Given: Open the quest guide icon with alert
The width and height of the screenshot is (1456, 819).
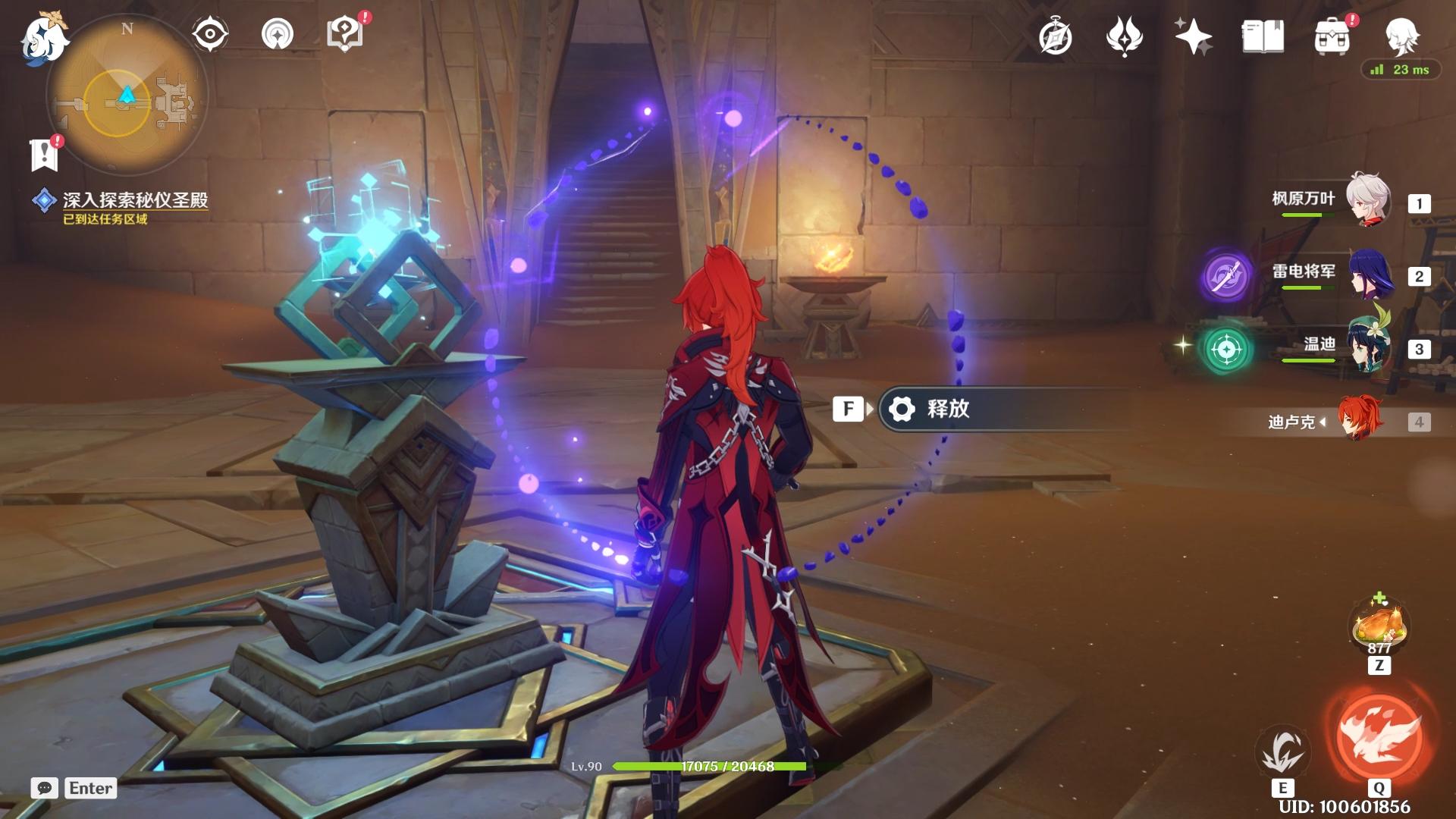Looking at the screenshot, I should [x=345, y=34].
